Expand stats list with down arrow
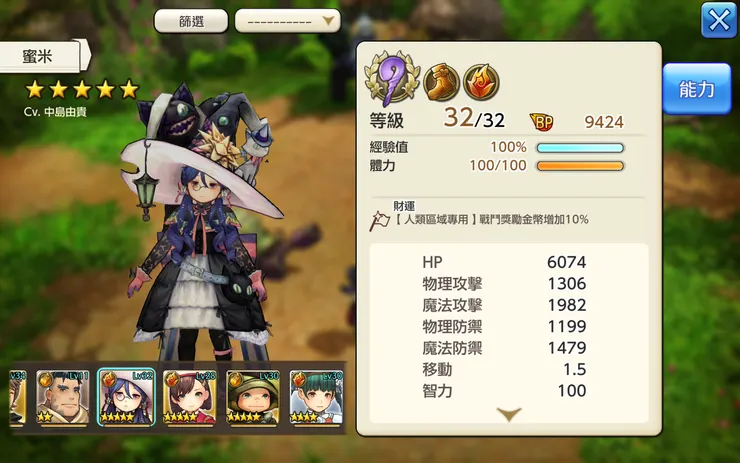This screenshot has width=740, height=463. [509, 414]
